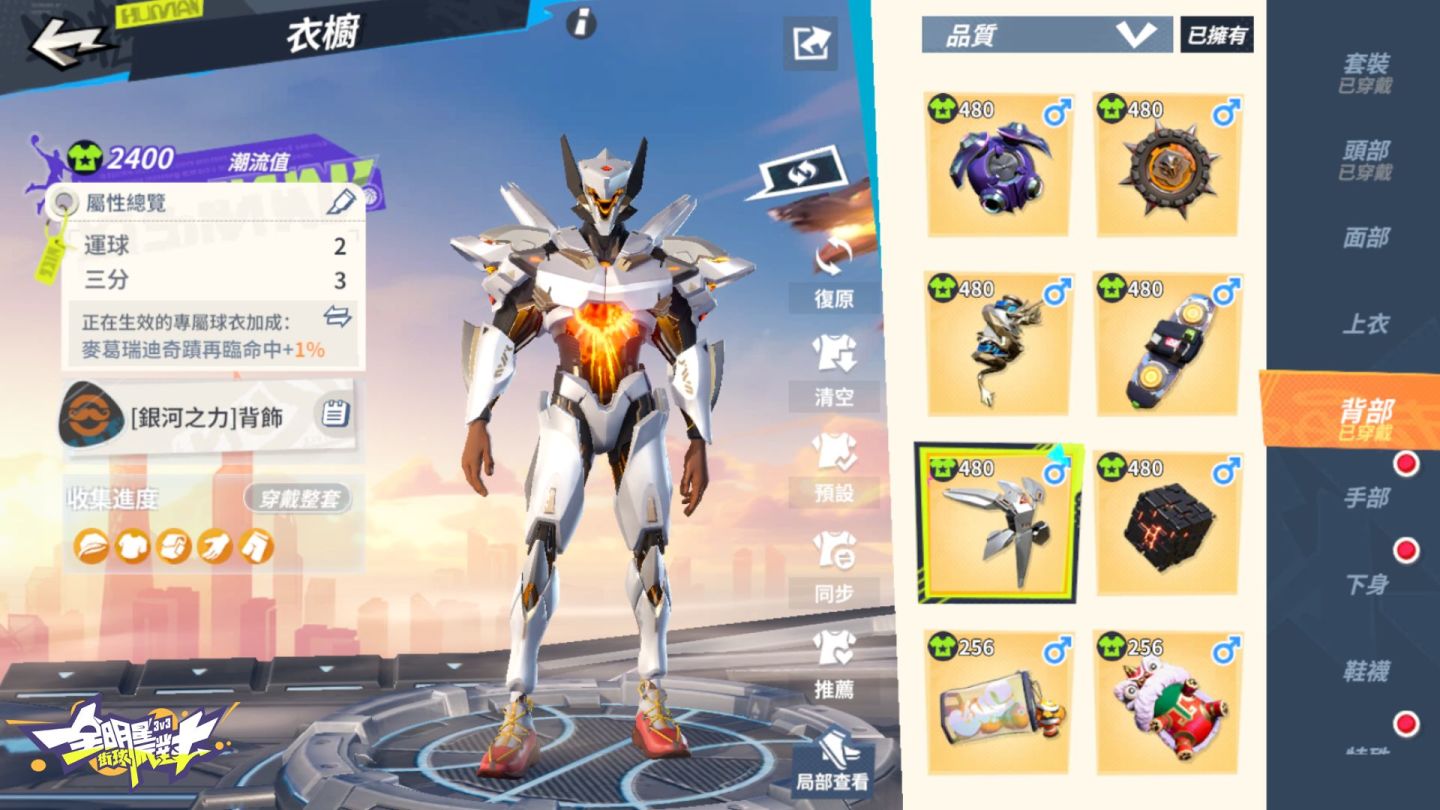Open the wardrobe info icon
This screenshot has height=810, width=1440.
pos(581,23)
